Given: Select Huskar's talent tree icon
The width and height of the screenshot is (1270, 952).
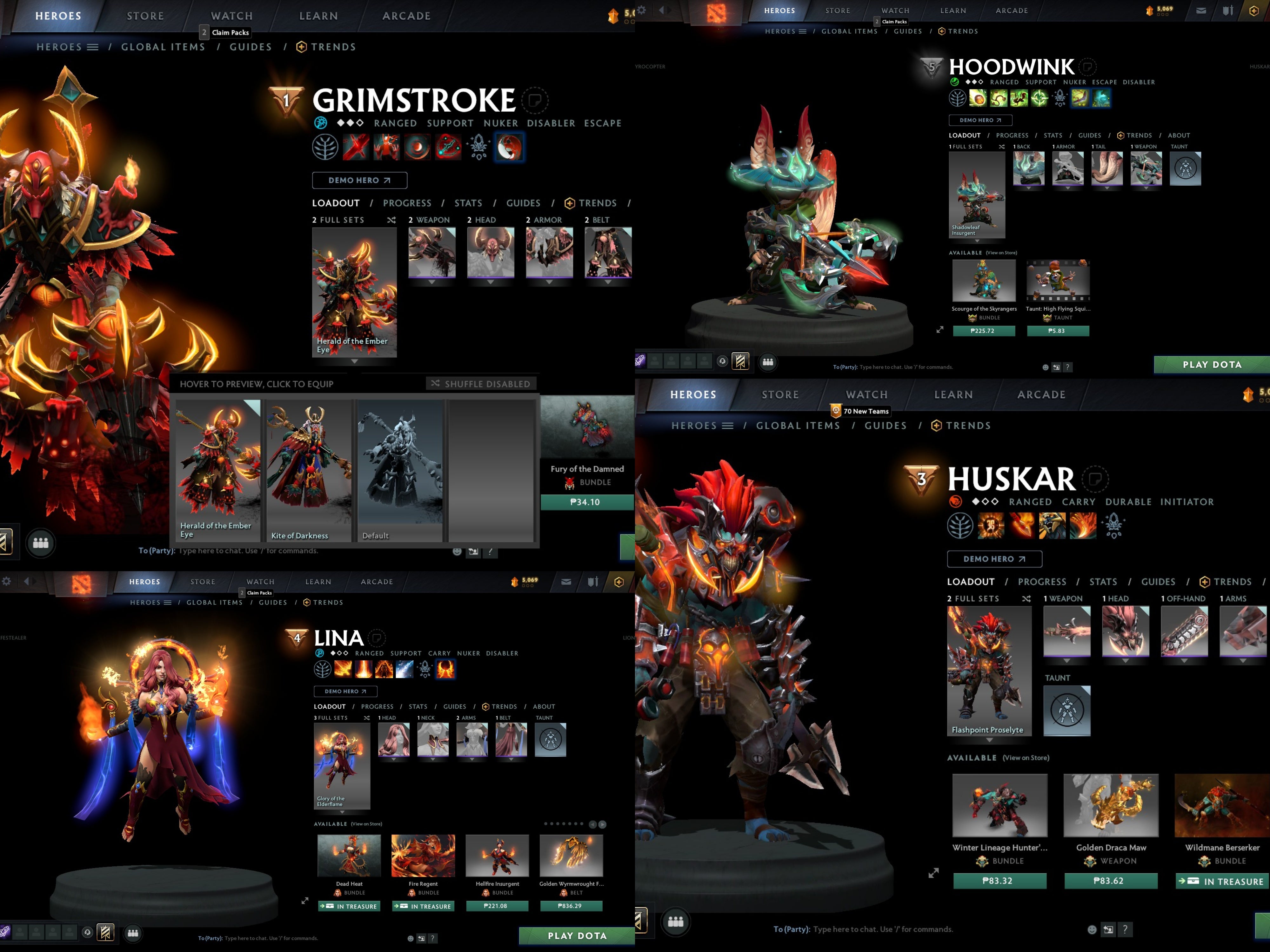Looking at the screenshot, I should tap(960, 526).
